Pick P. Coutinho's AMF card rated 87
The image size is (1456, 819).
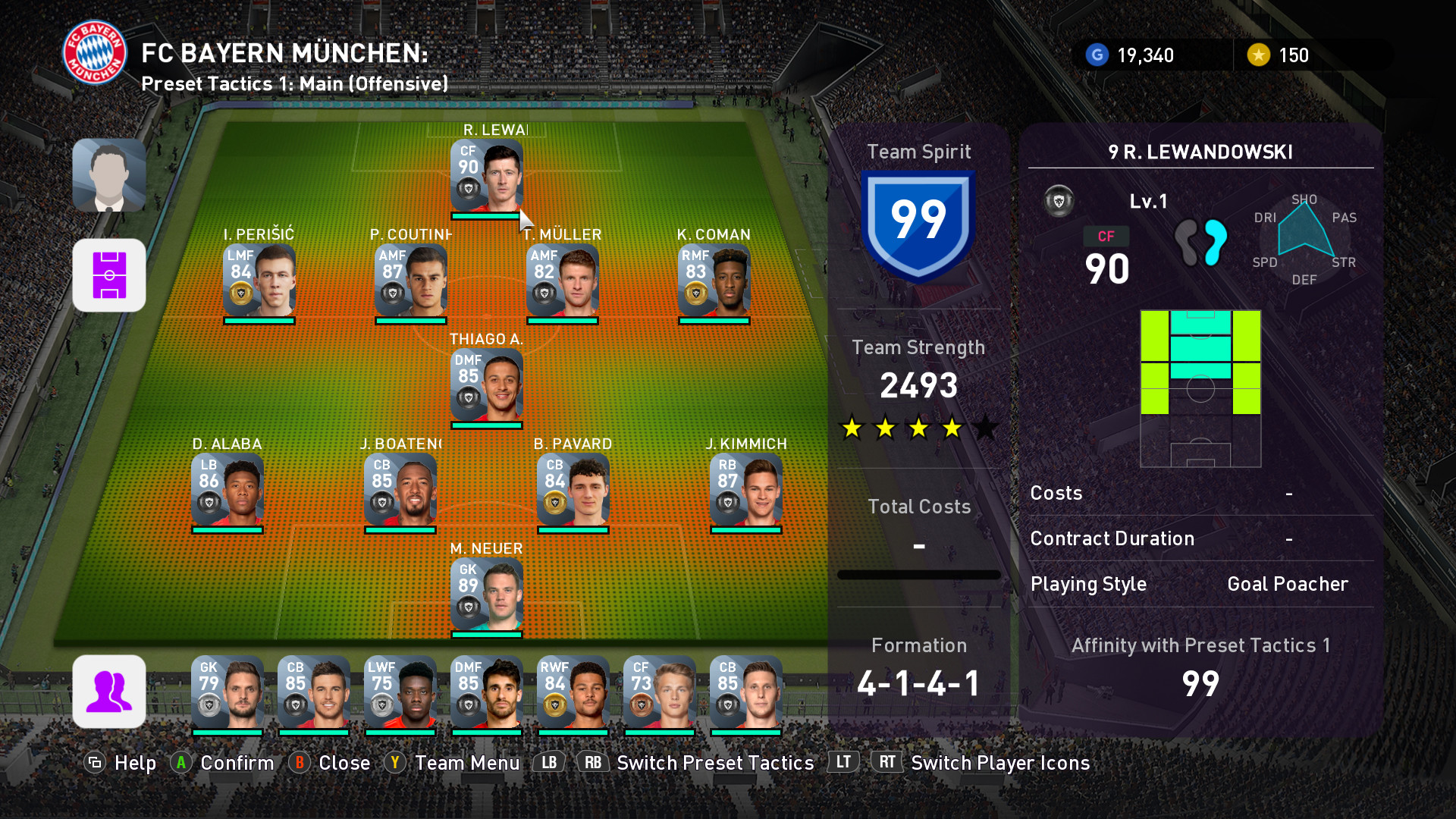410,281
